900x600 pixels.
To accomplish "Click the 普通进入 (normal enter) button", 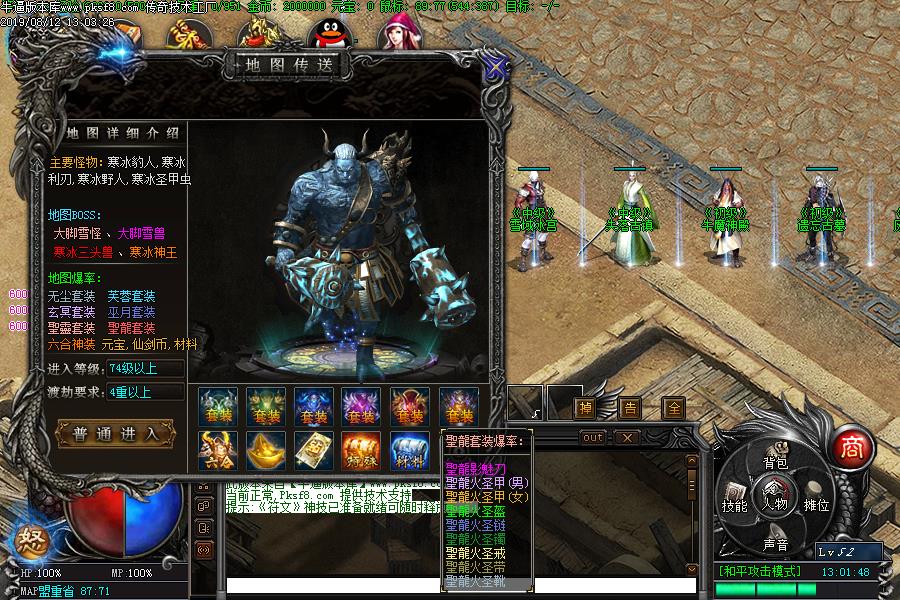I will point(115,434).
